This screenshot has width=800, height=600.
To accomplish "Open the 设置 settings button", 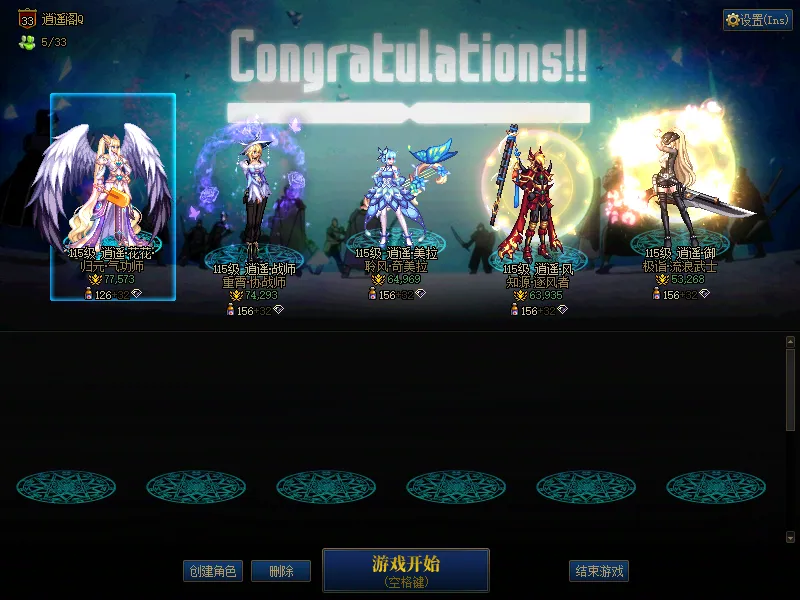I will (x=757, y=20).
